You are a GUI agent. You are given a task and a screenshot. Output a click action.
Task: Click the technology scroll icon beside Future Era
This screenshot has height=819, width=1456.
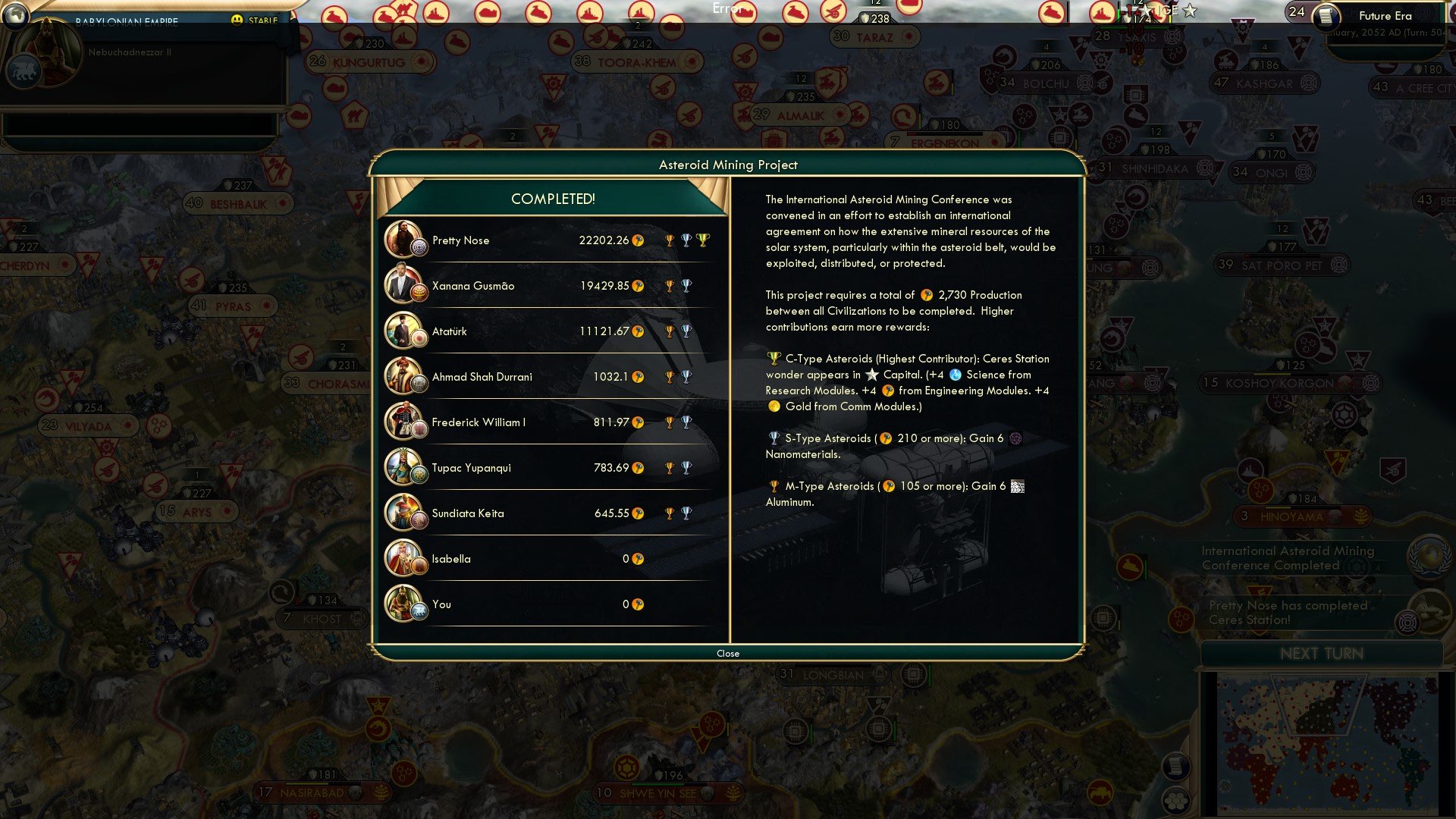pos(1326,17)
